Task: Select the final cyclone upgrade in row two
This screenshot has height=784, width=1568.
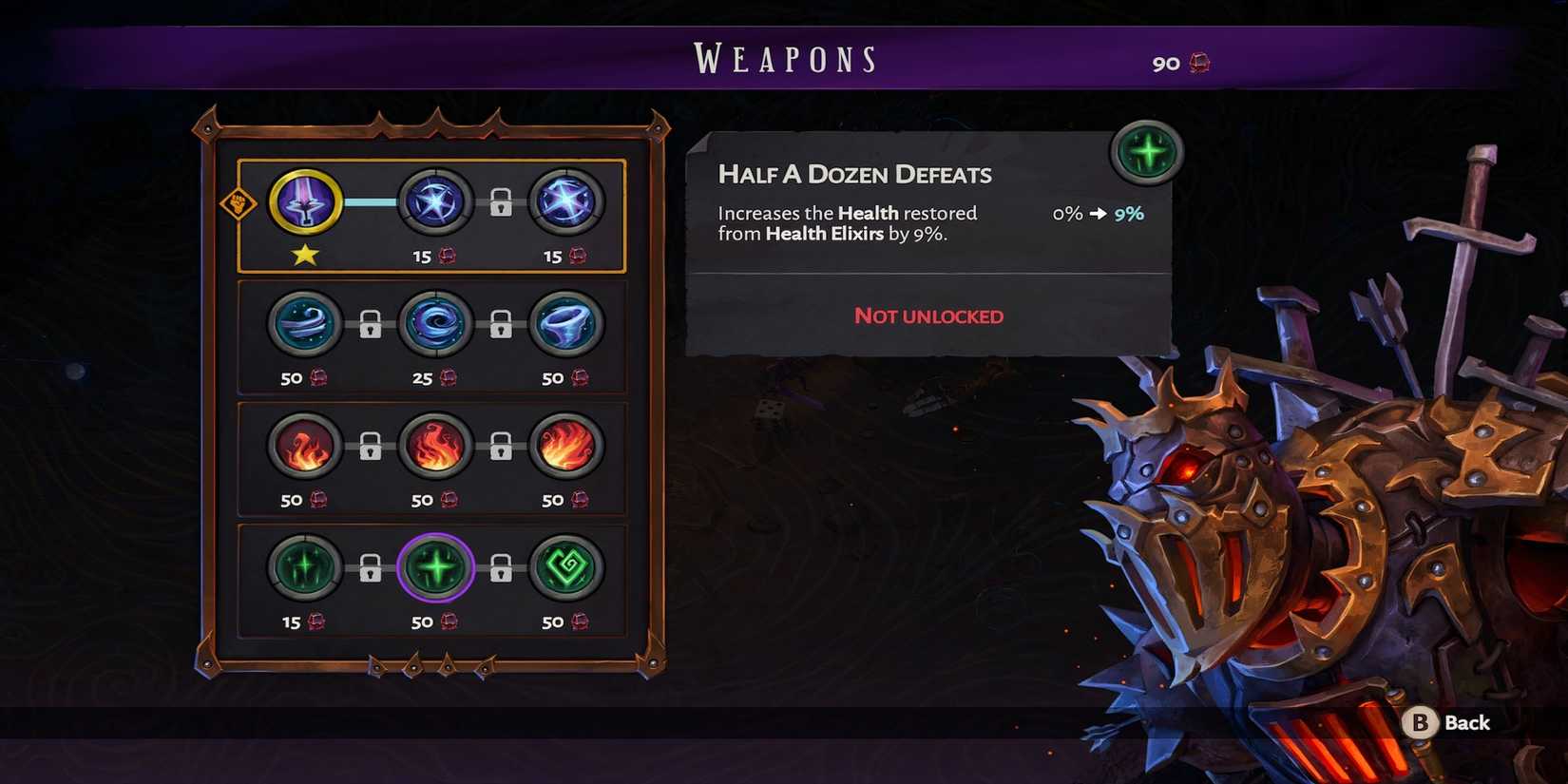Action: [567, 324]
